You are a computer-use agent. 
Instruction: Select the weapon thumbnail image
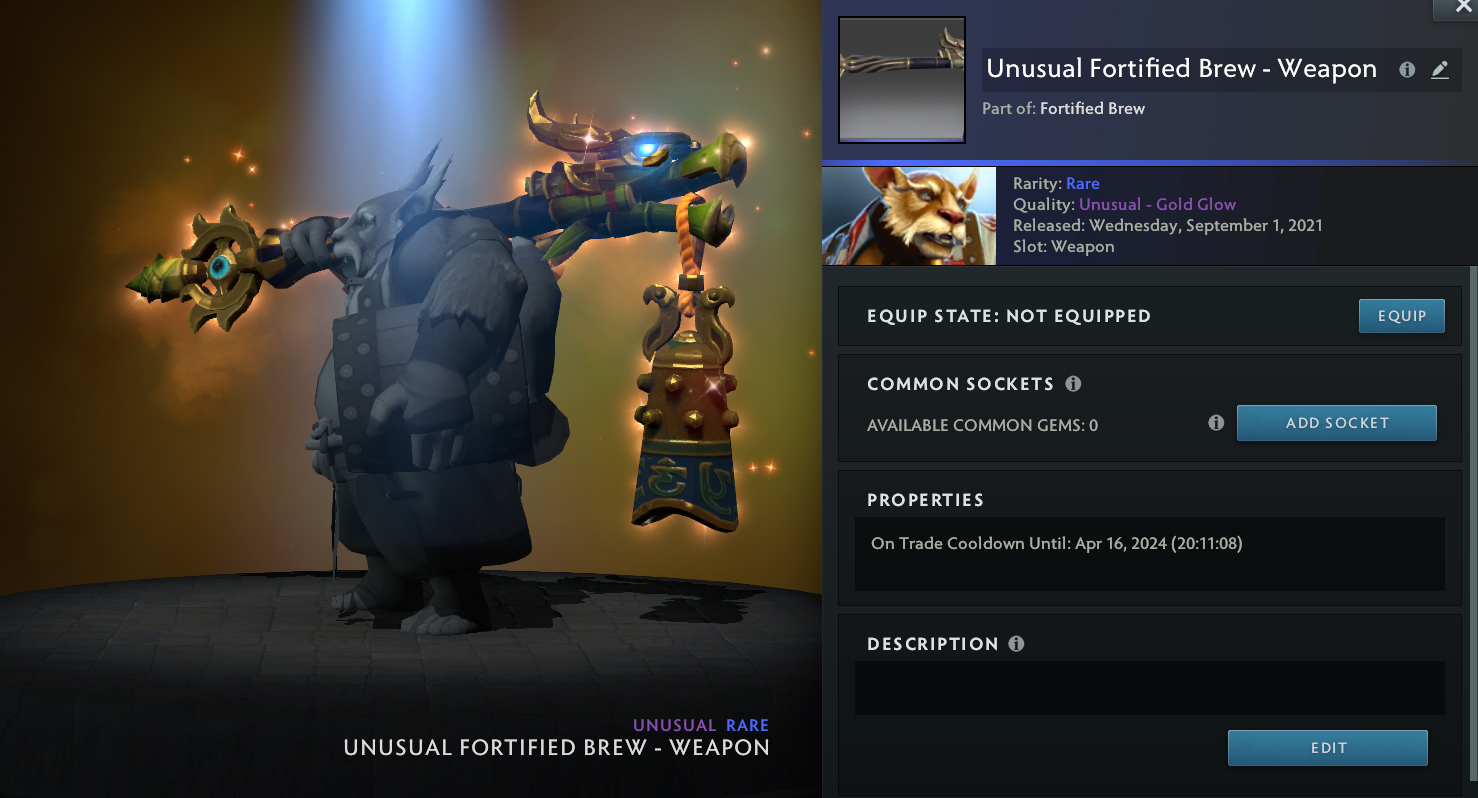tap(901, 79)
